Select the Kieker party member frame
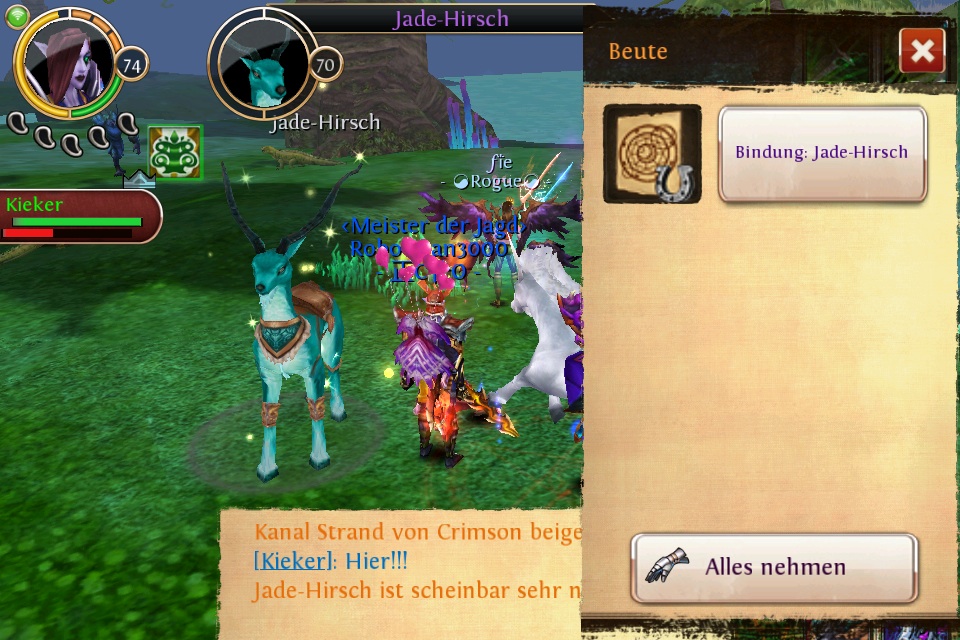 pyautogui.click(x=78, y=216)
